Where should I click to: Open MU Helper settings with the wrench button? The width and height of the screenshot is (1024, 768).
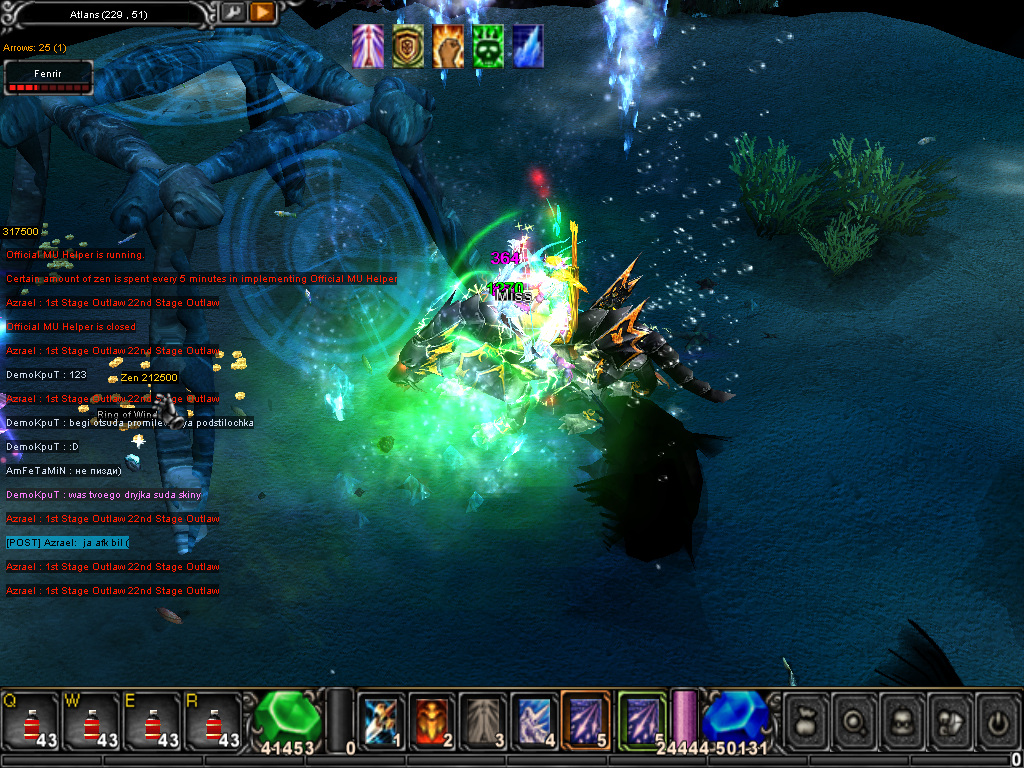tap(233, 13)
